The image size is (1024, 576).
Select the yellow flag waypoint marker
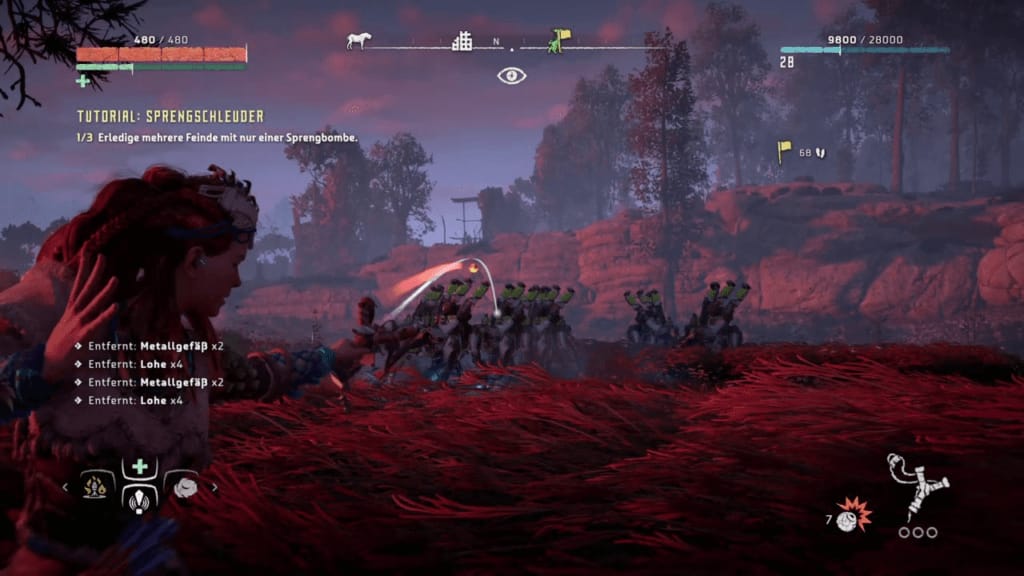[785, 152]
